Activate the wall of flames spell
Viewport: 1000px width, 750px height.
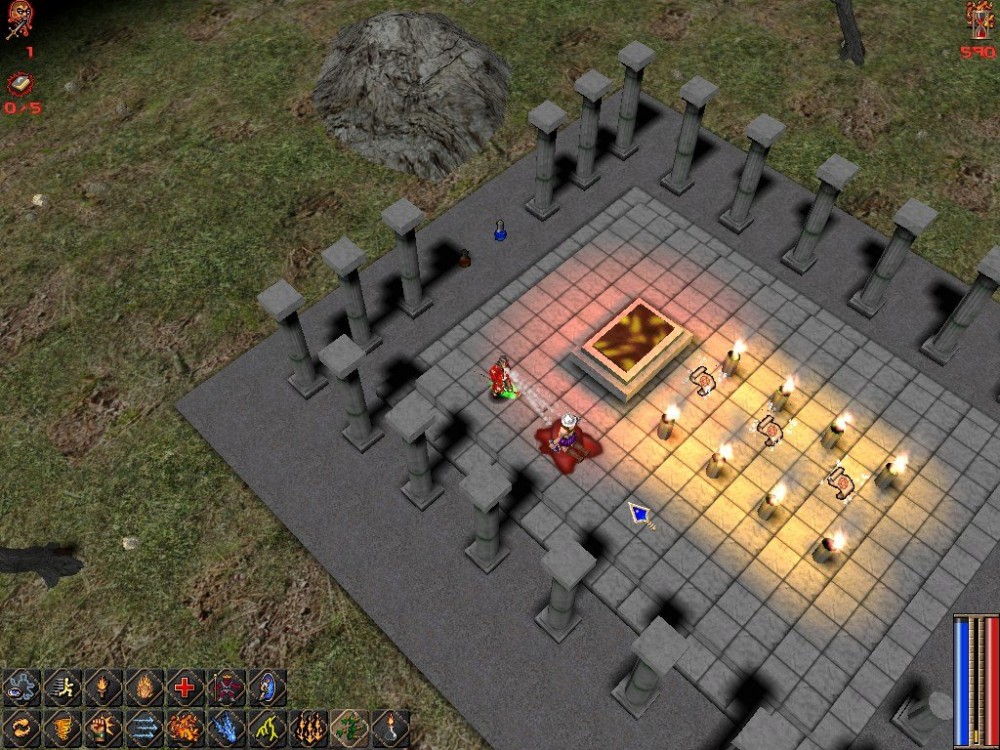tap(308, 729)
